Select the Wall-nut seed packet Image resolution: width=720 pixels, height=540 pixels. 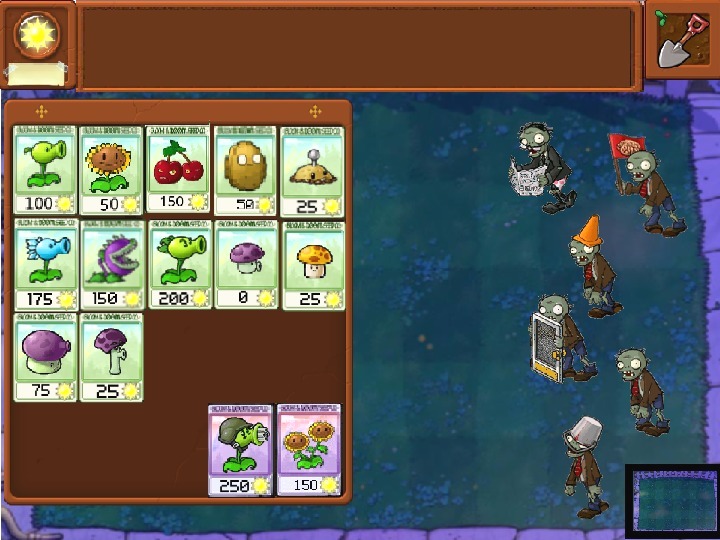(x=245, y=169)
